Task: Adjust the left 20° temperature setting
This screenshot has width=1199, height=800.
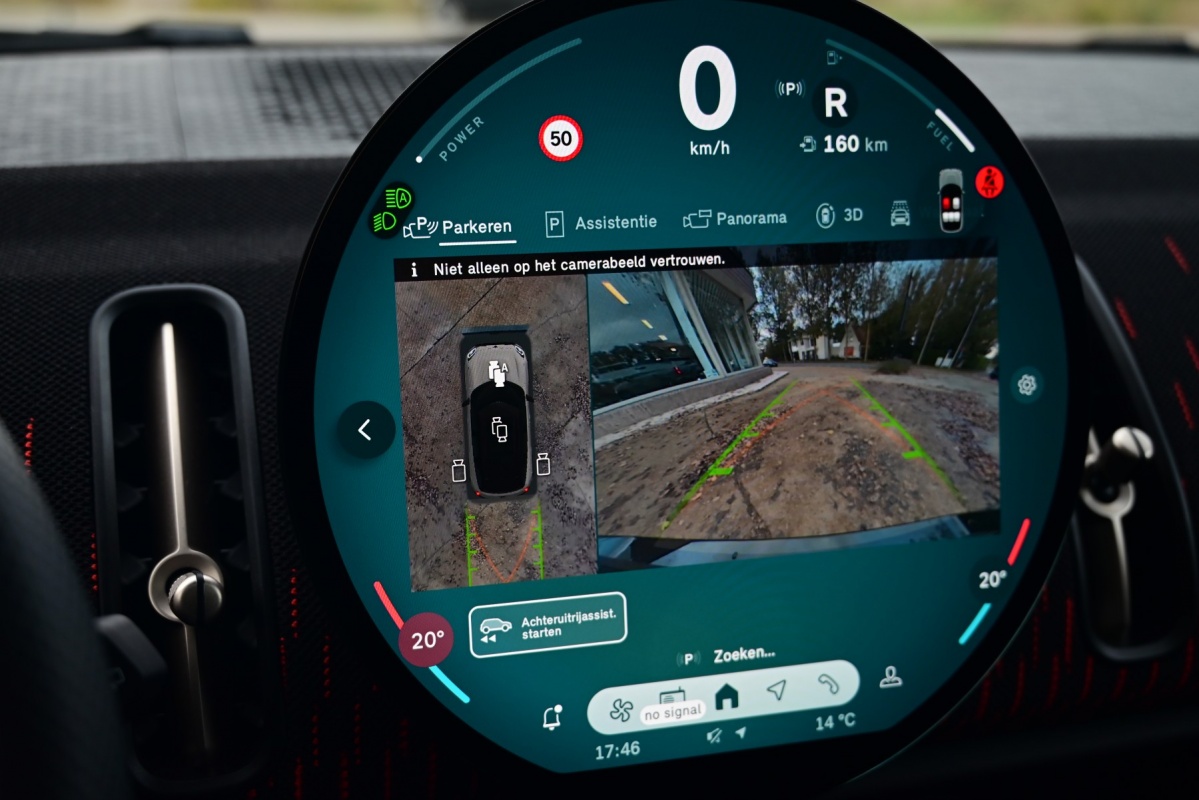Action: (x=427, y=640)
